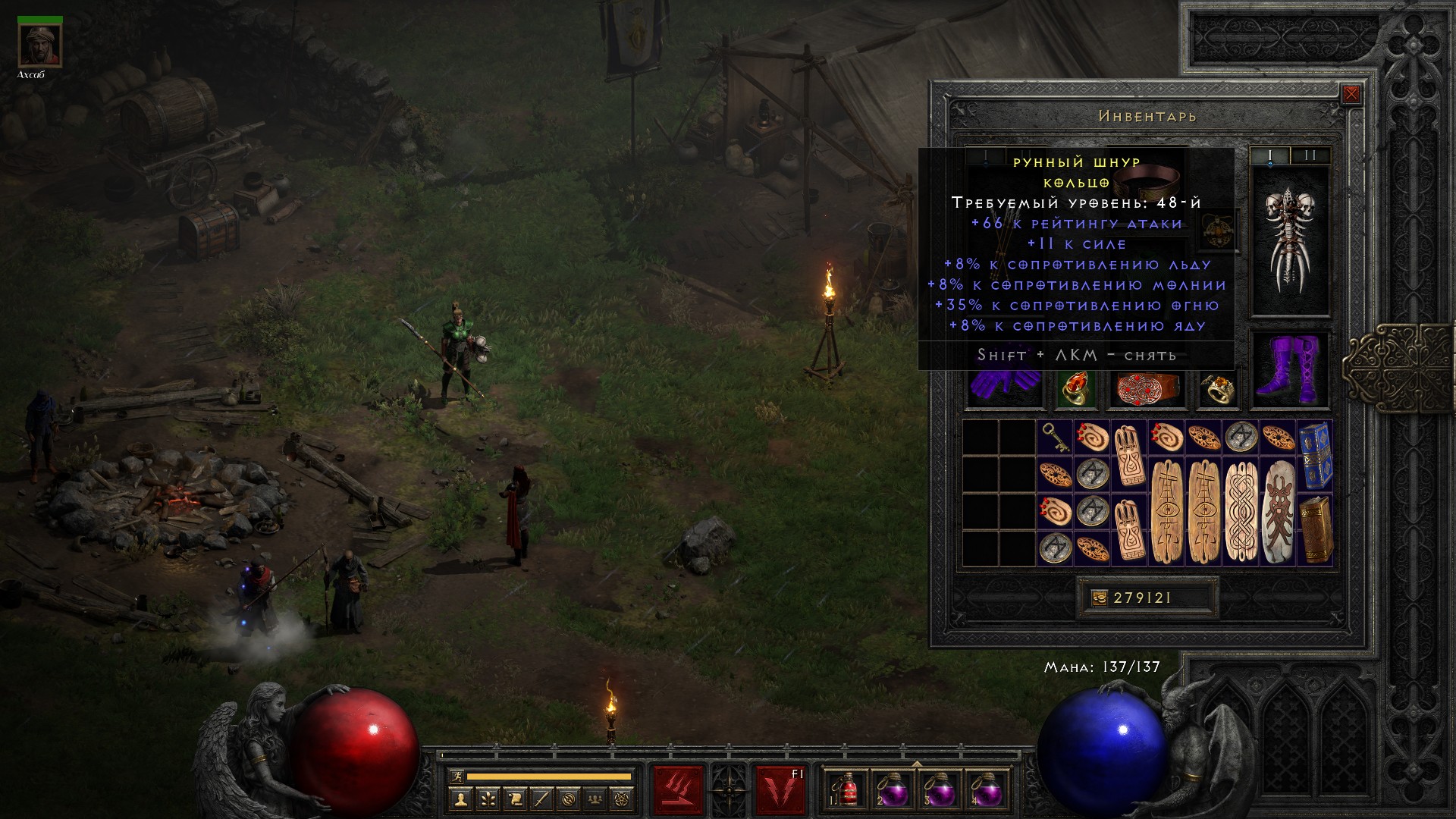
Task: Open the quest scroll button
Action: click(x=514, y=799)
